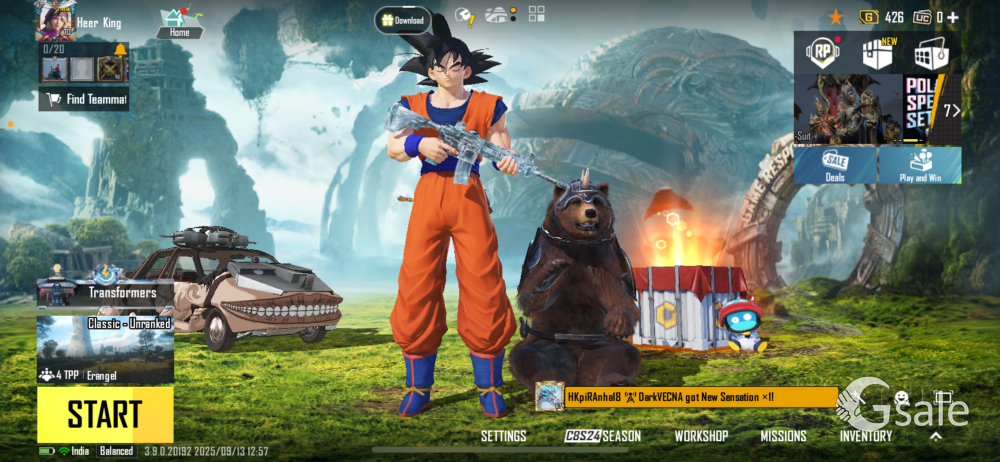The height and width of the screenshot is (462, 1000).
Task: Click the orange star icon
Action: tap(836, 17)
